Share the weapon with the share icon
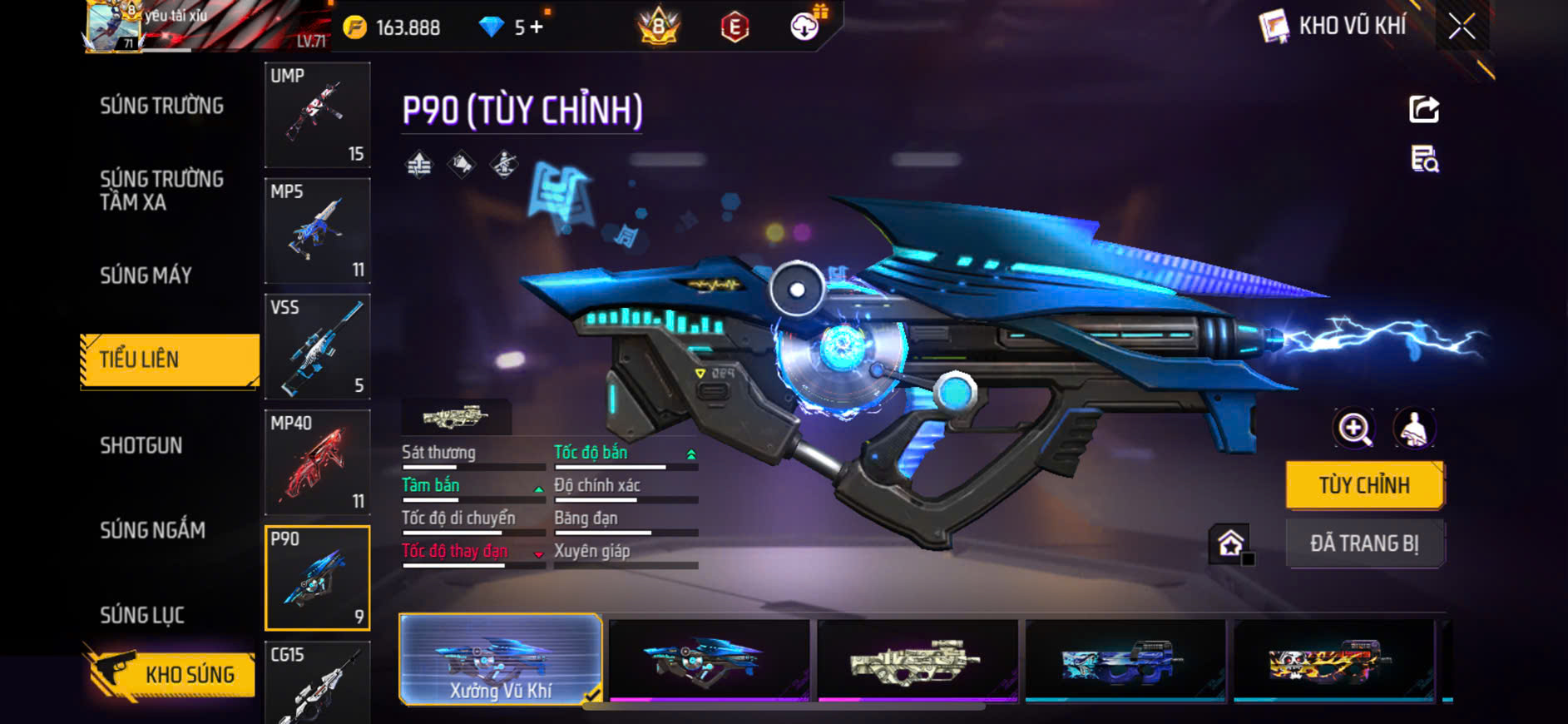Image resolution: width=1568 pixels, height=724 pixels. click(1424, 109)
